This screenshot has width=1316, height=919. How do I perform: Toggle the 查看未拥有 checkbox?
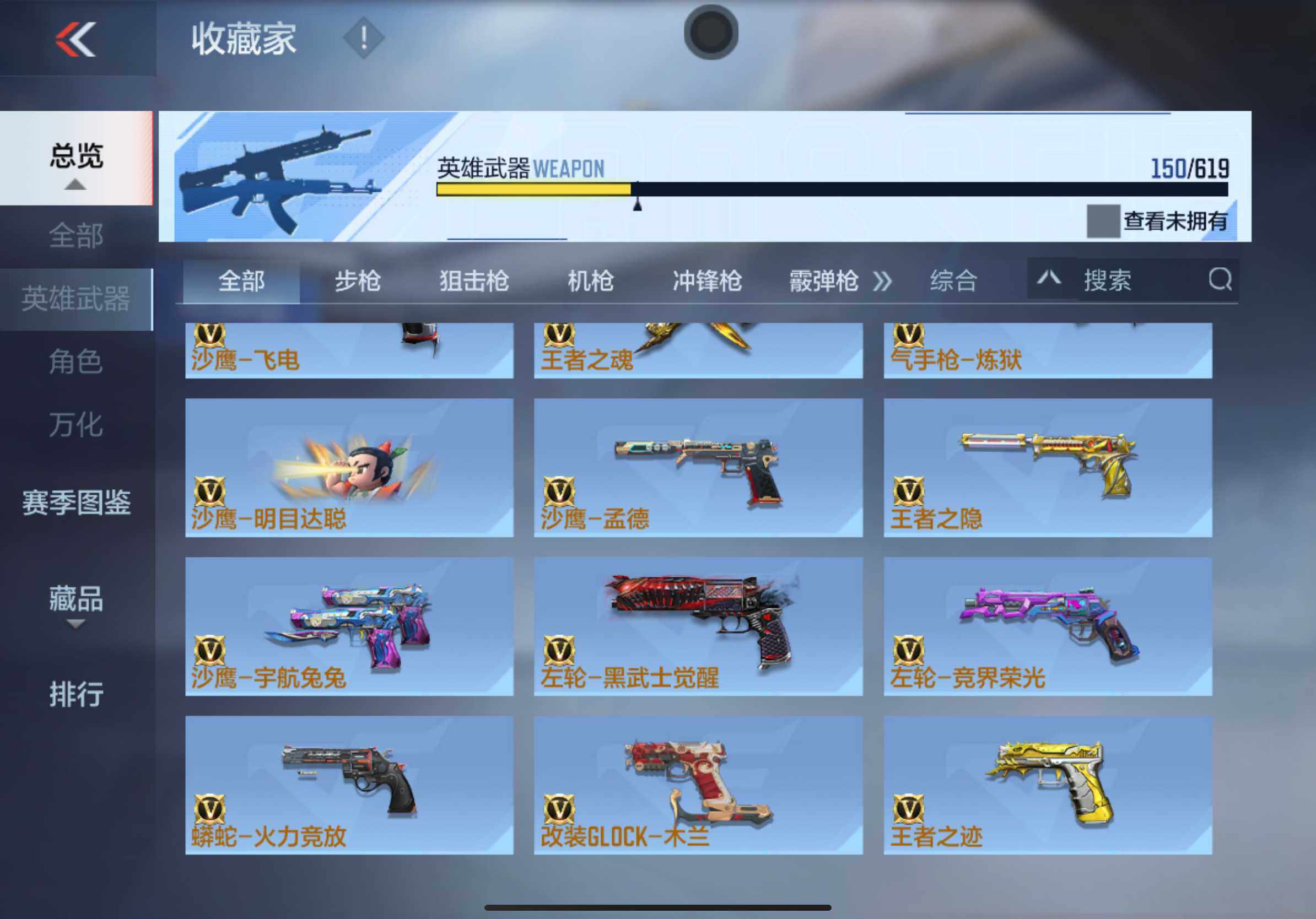pyautogui.click(x=1103, y=221)
